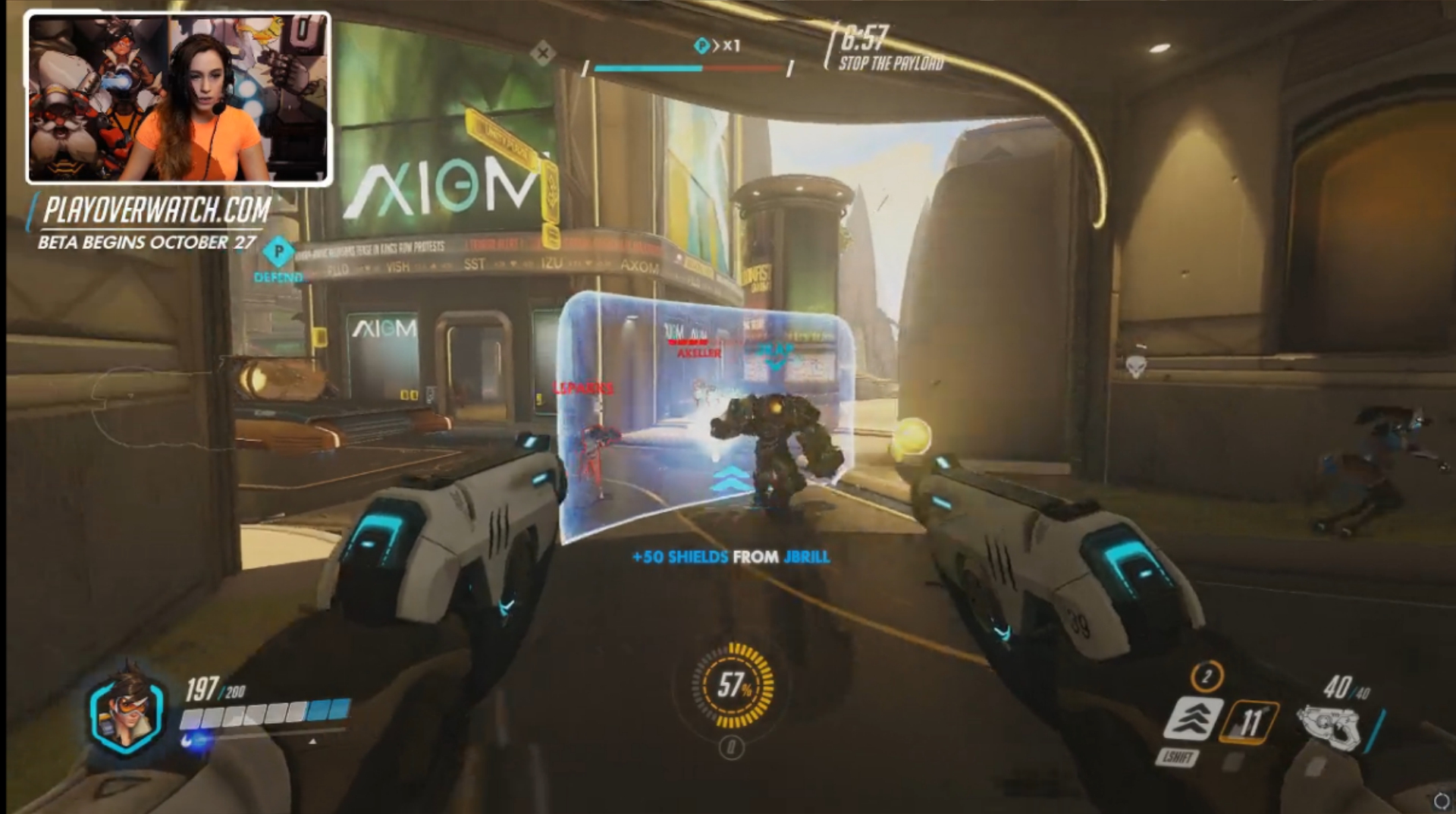Click the ultimate charge meter
The height and width of the screenshot is (814, 1456).
[733, 686]
